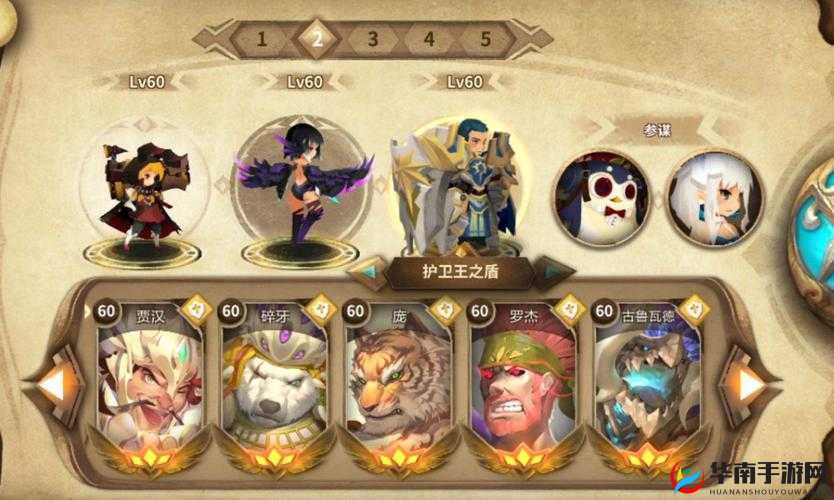Open team formation tab 4
Screen dimensions: 834x500
(429, 40)
